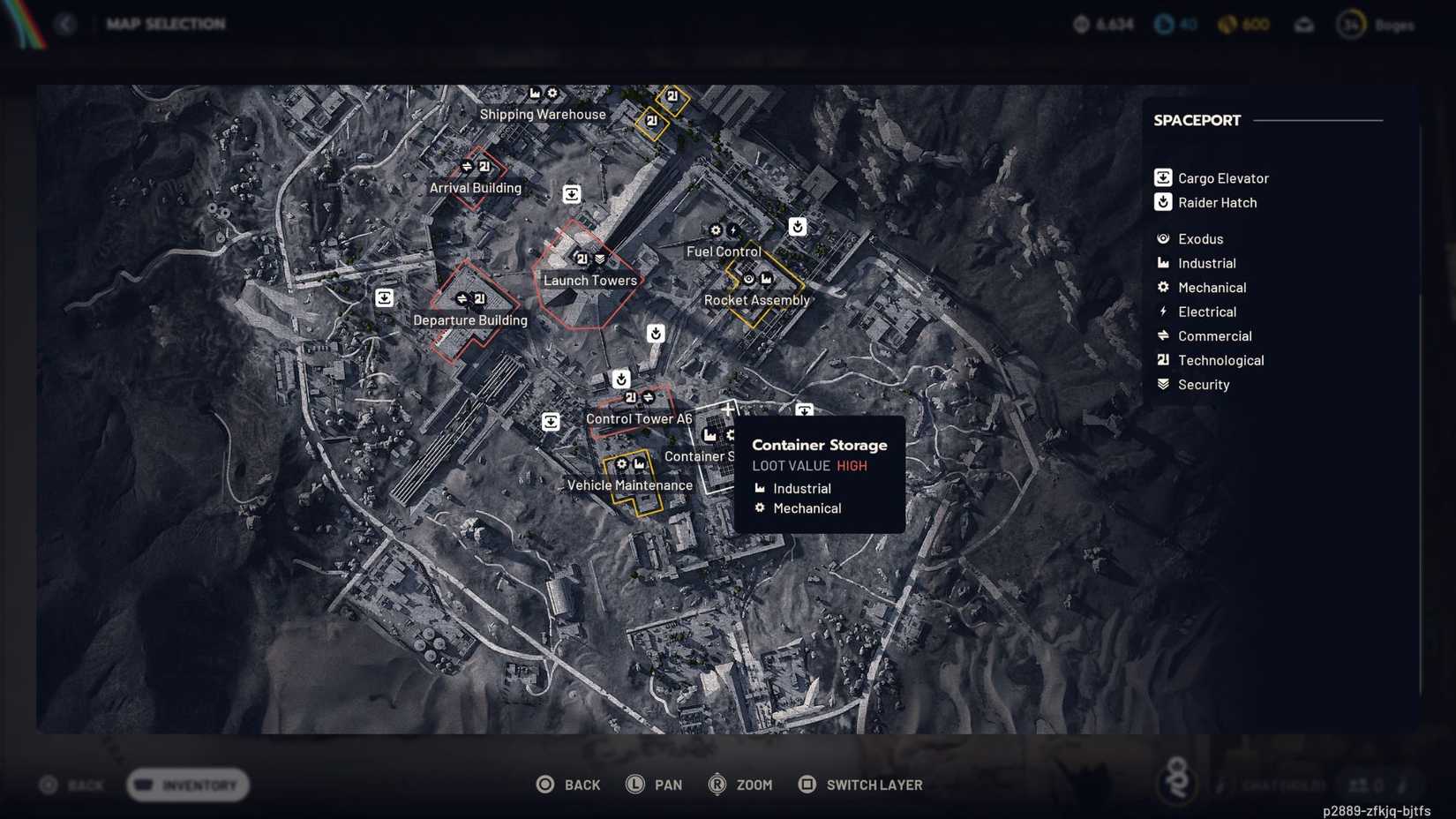Click the Mechanical gear icon in the legend
The height and width of the screenshot is (819, 1456).
1162,287
